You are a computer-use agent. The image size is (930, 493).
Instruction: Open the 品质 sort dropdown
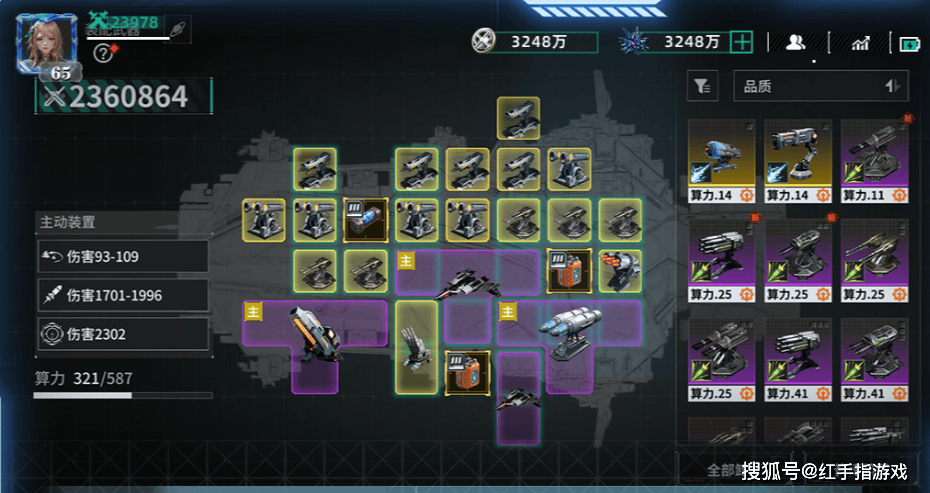click(820, 87)
